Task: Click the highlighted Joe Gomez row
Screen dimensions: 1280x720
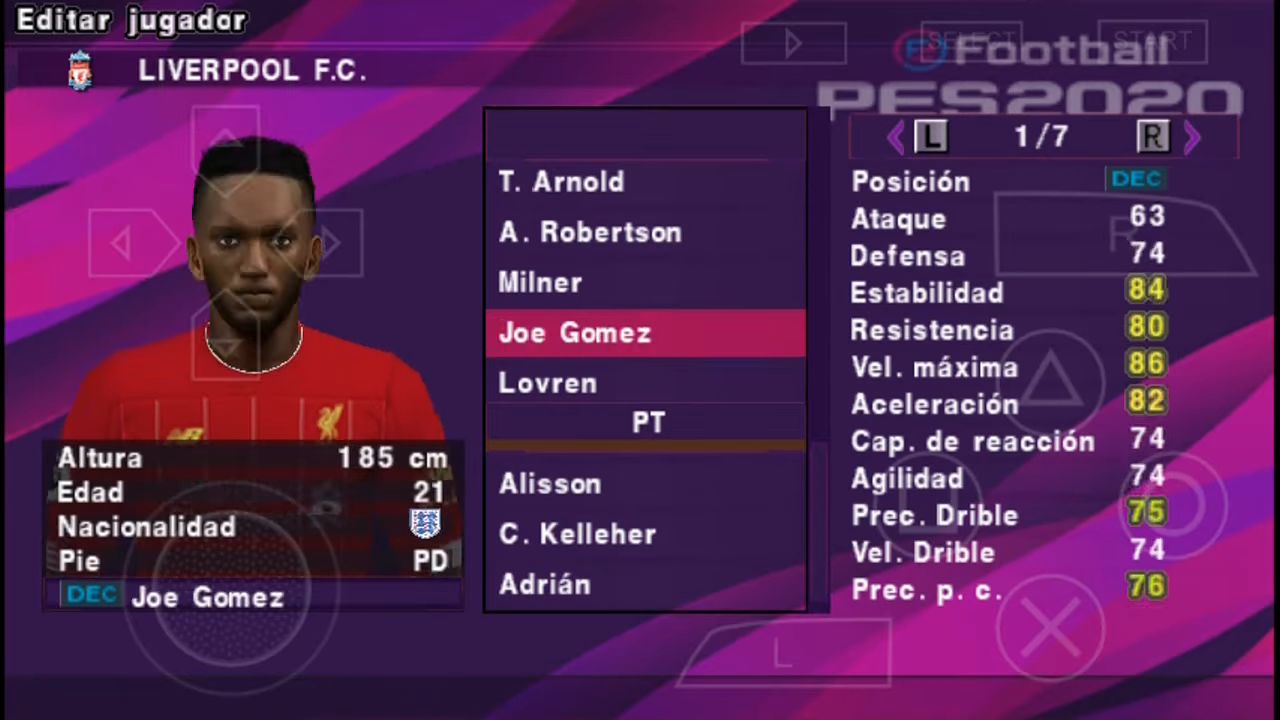Action: click(x=645, y=333)
